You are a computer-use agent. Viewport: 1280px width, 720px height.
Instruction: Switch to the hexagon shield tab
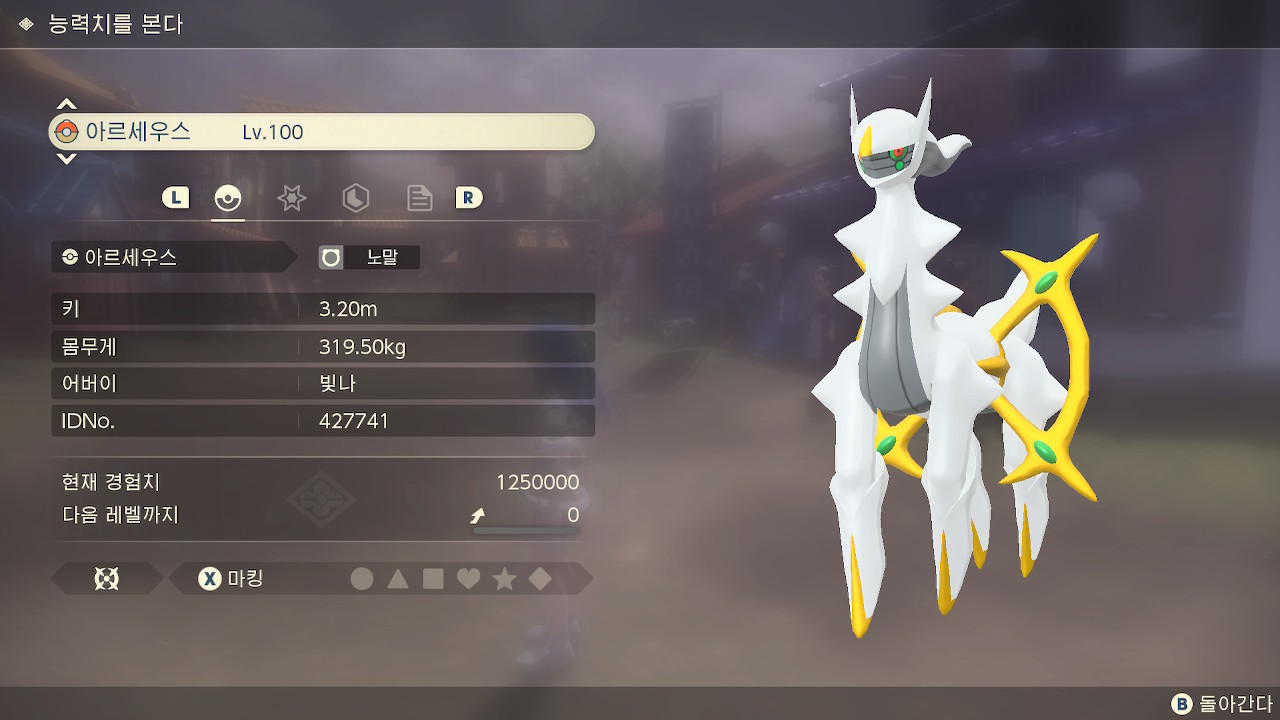[355, 198]
